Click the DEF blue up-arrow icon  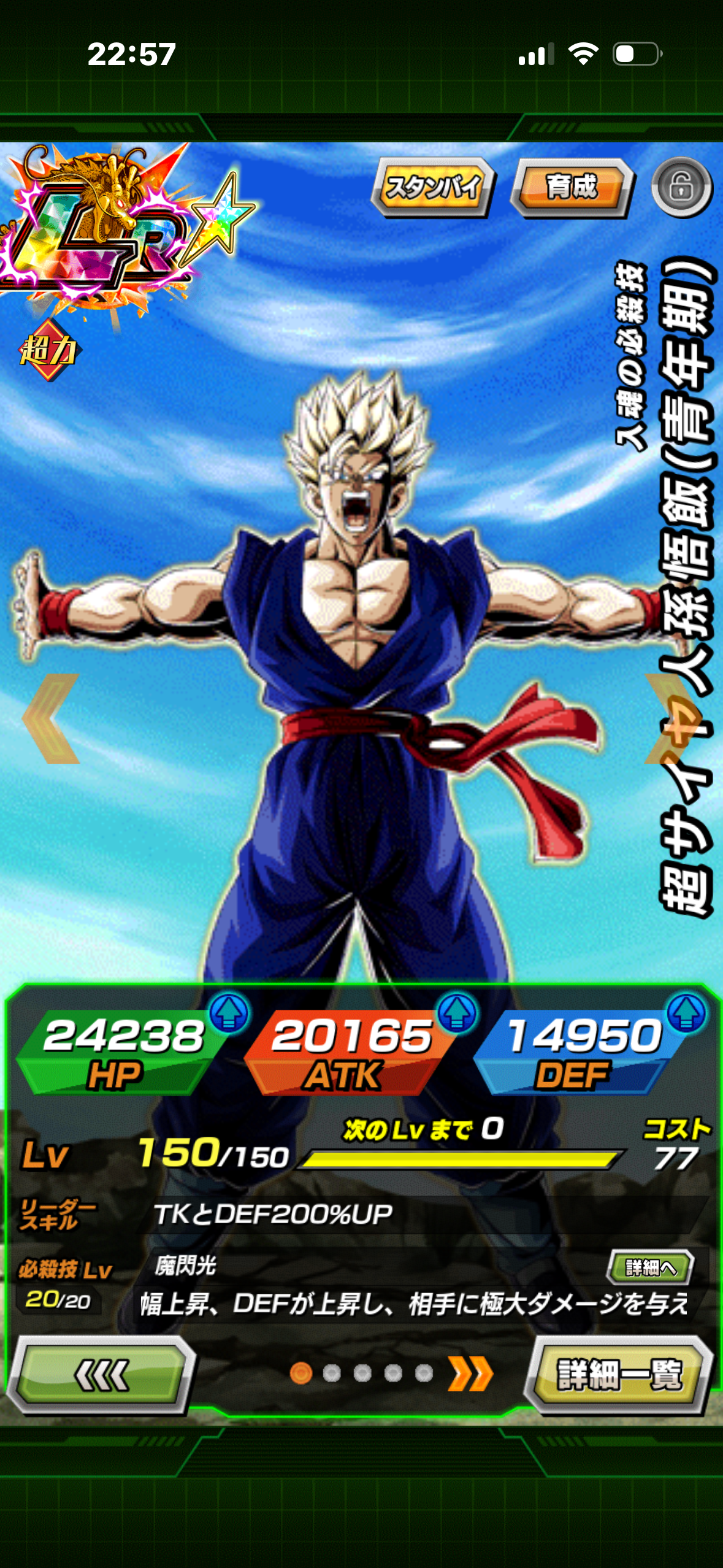click(686, 1012)
